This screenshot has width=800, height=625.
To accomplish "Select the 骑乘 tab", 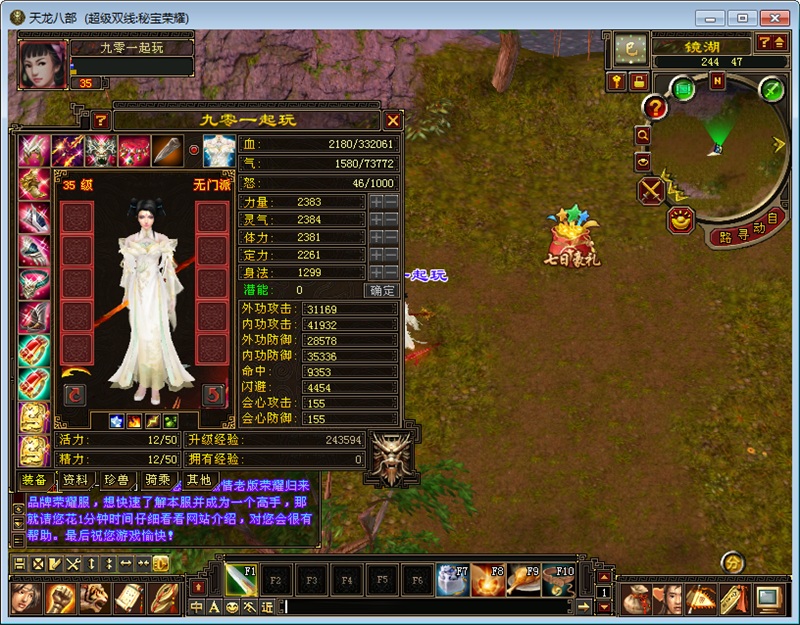I will point(155,480).
